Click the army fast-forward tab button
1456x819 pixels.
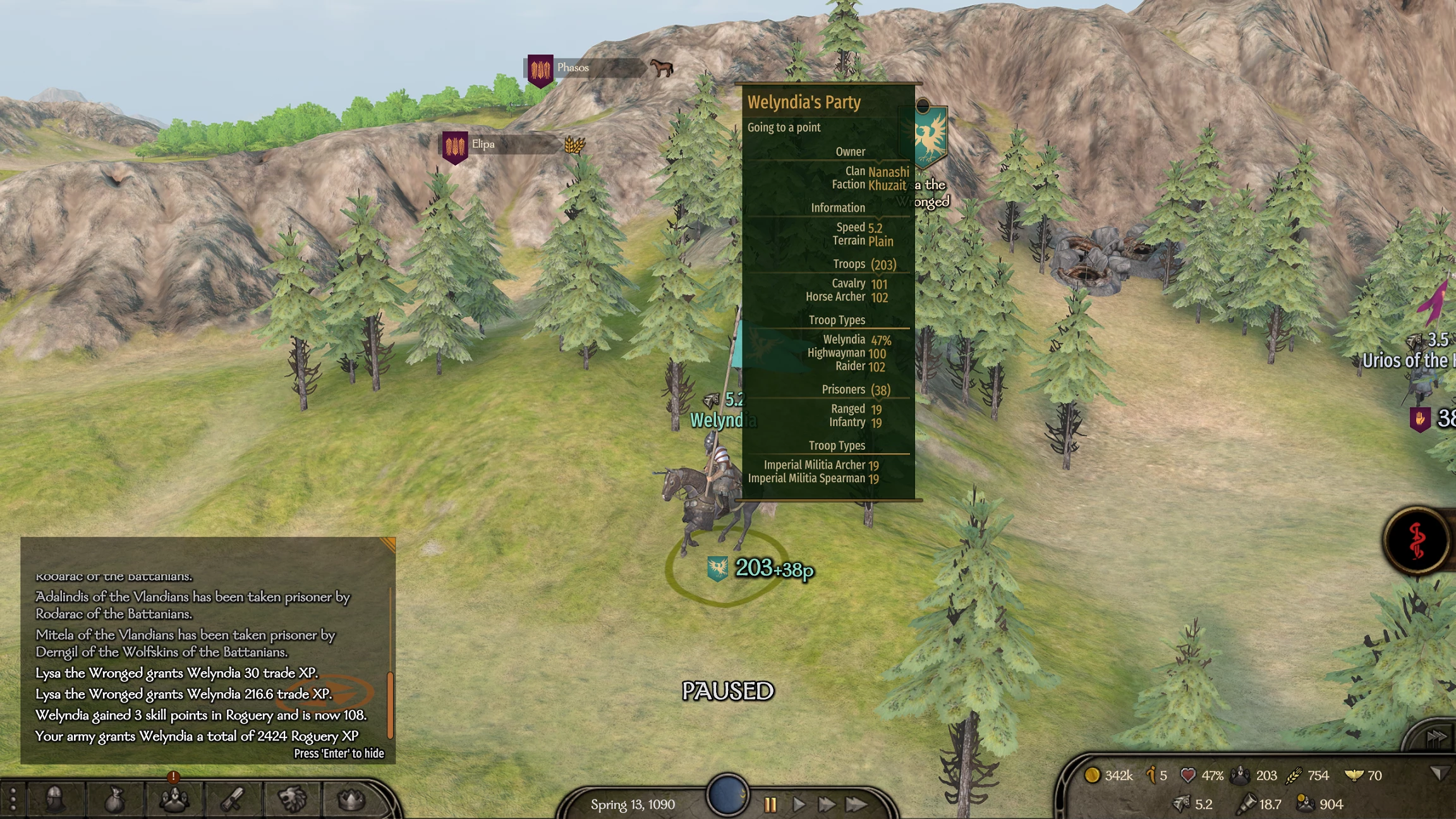coord(1435,737)
